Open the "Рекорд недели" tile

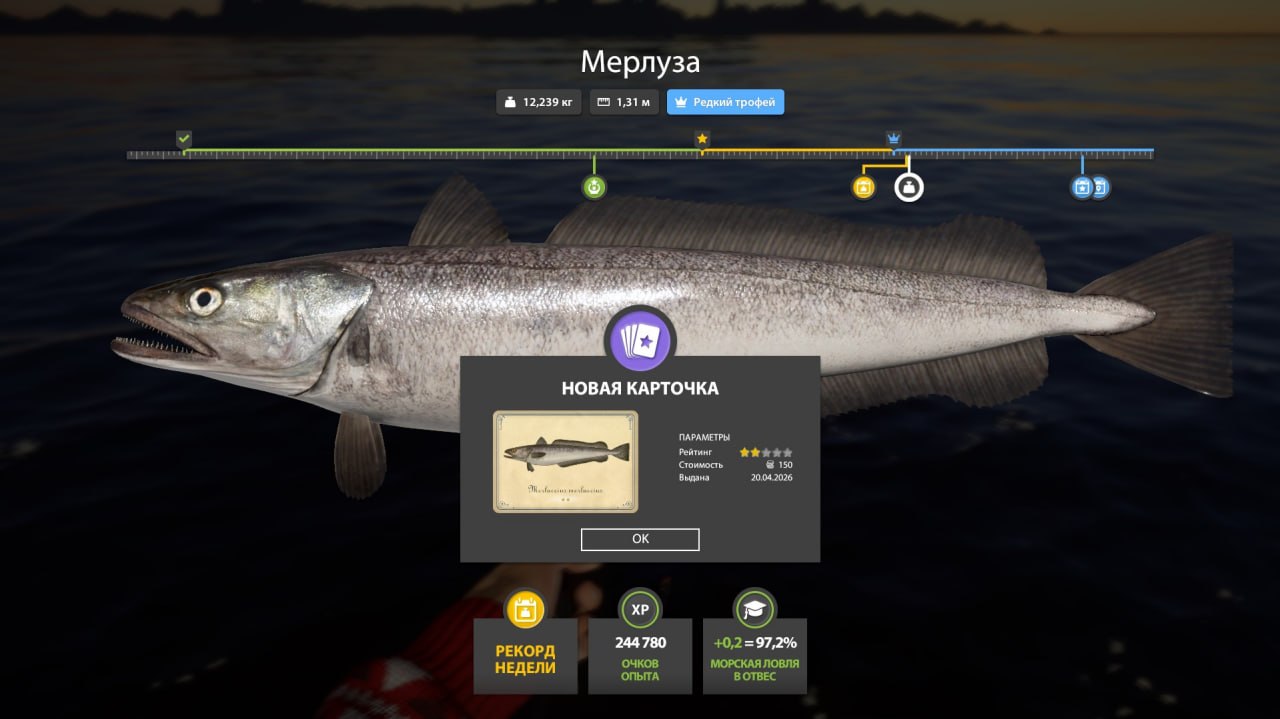pyautogui.click(x=525, y=655)
